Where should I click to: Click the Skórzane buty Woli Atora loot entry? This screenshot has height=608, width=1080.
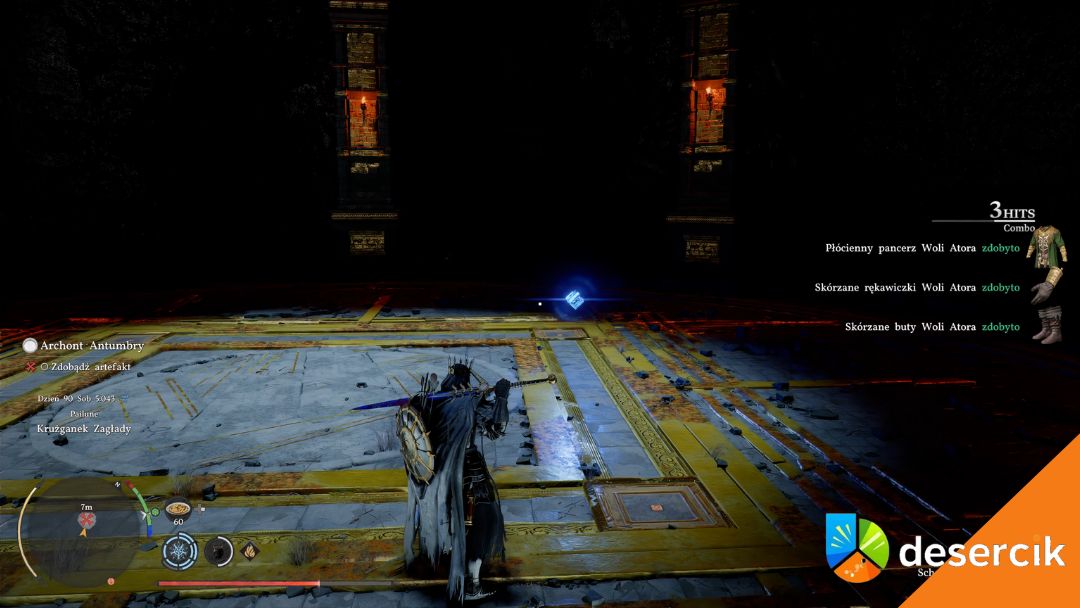pos(932,327)
